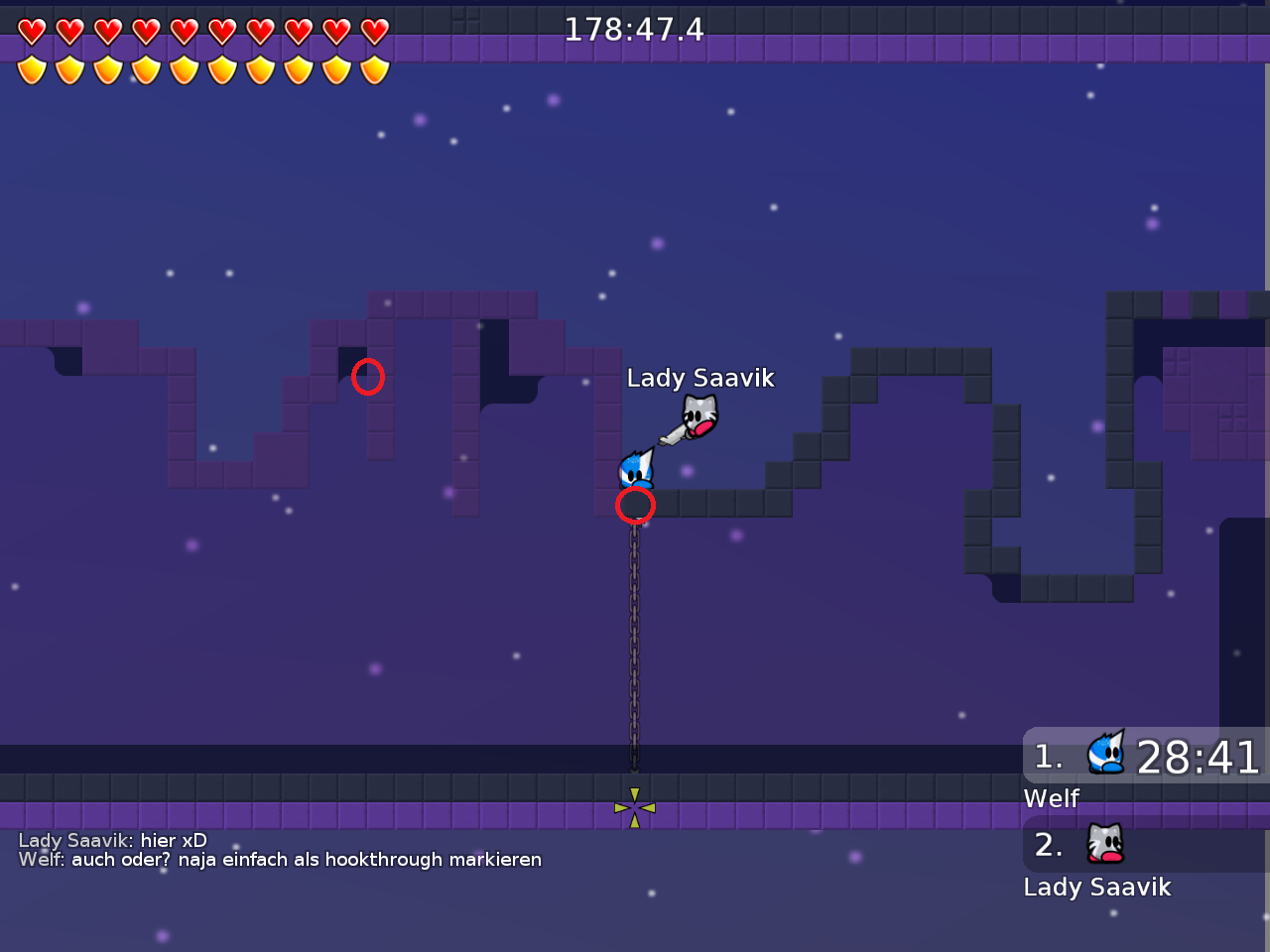Click Lady Saavik's "hier xD" chat line

[x=112, y=841]
